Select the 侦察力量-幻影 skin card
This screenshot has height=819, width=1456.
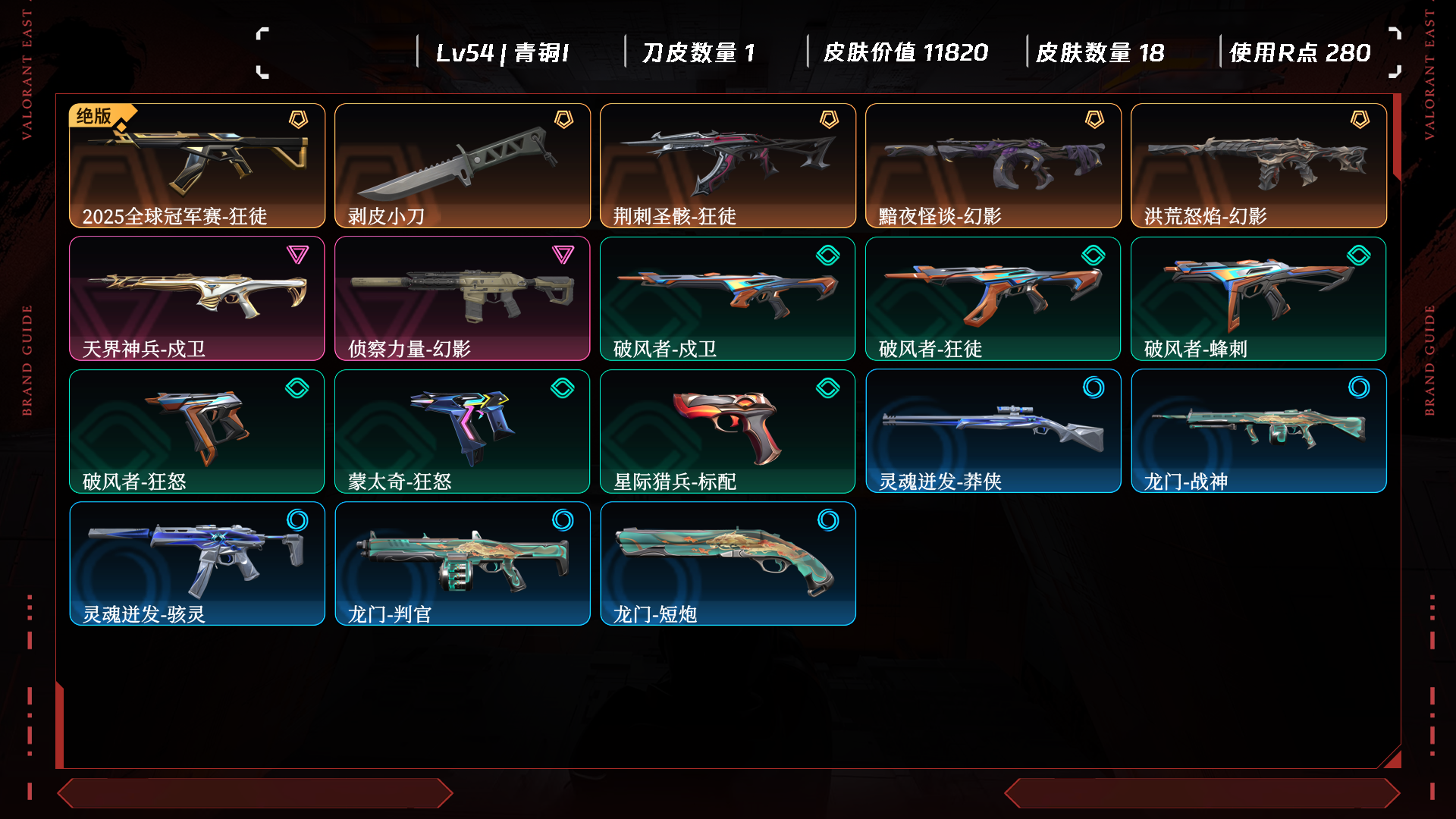coord(463,298)
